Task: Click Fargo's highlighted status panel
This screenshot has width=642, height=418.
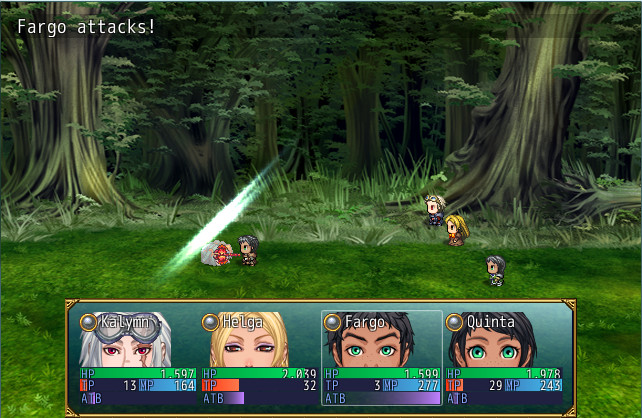Action: click(x=382, y=358)
